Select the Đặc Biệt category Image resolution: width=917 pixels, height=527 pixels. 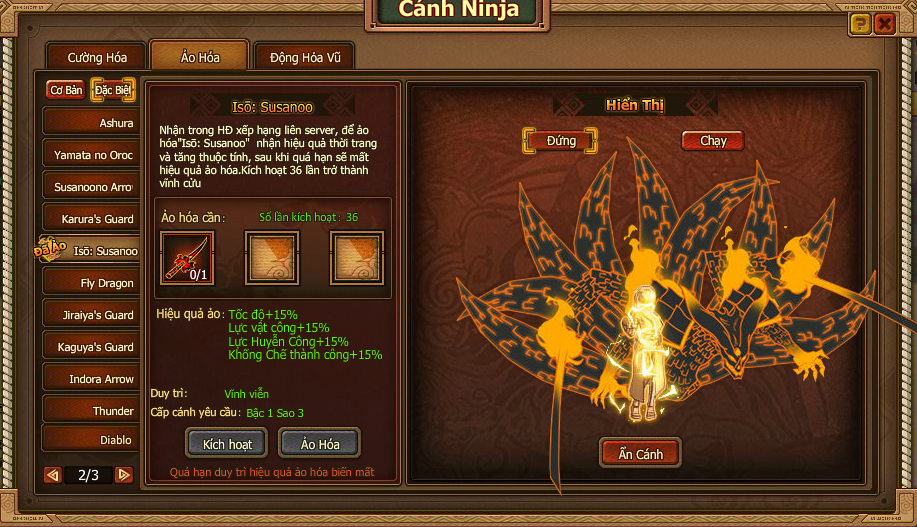[113, 90]
